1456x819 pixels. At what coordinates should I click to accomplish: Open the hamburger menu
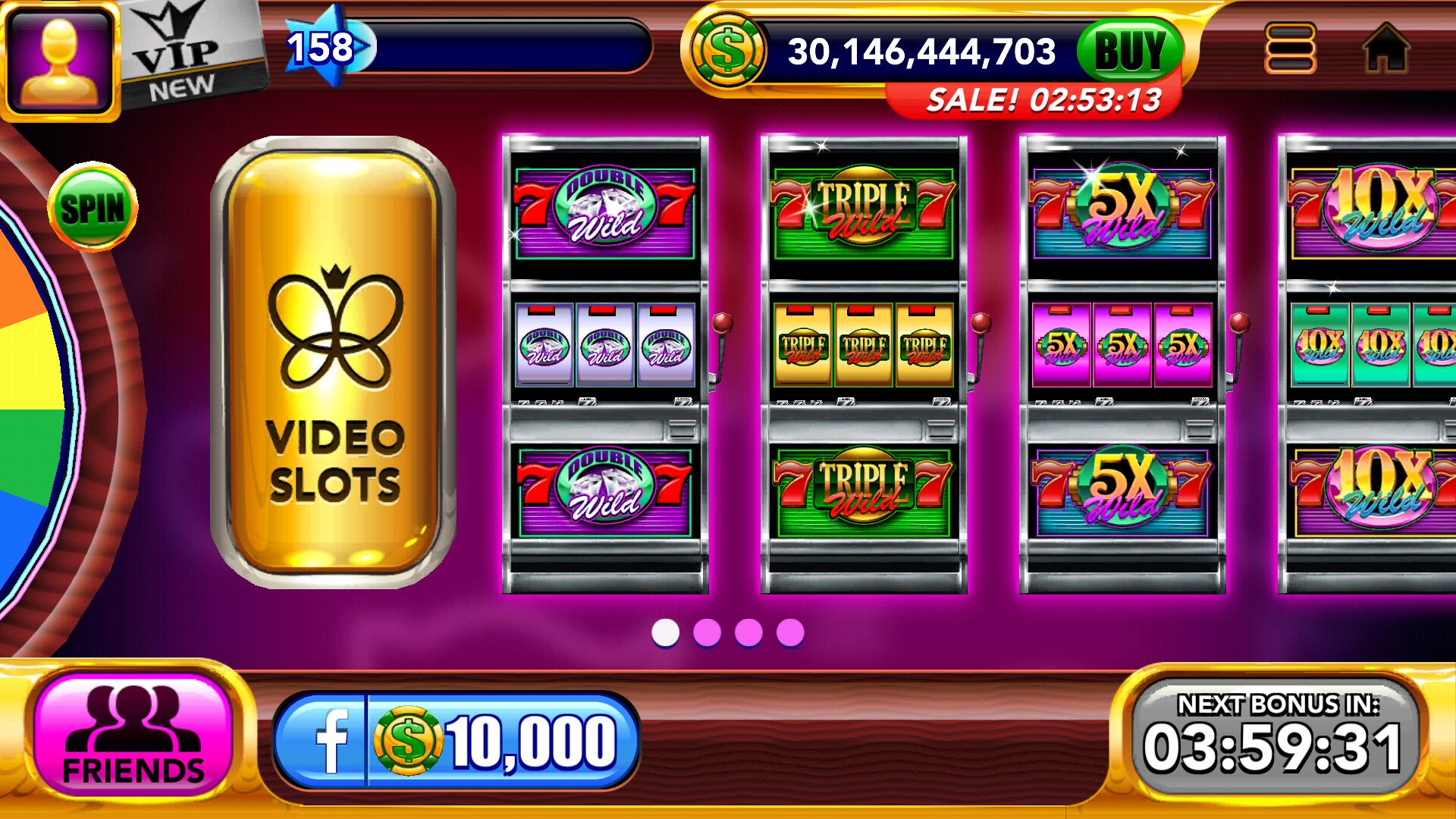[1290, 49]
